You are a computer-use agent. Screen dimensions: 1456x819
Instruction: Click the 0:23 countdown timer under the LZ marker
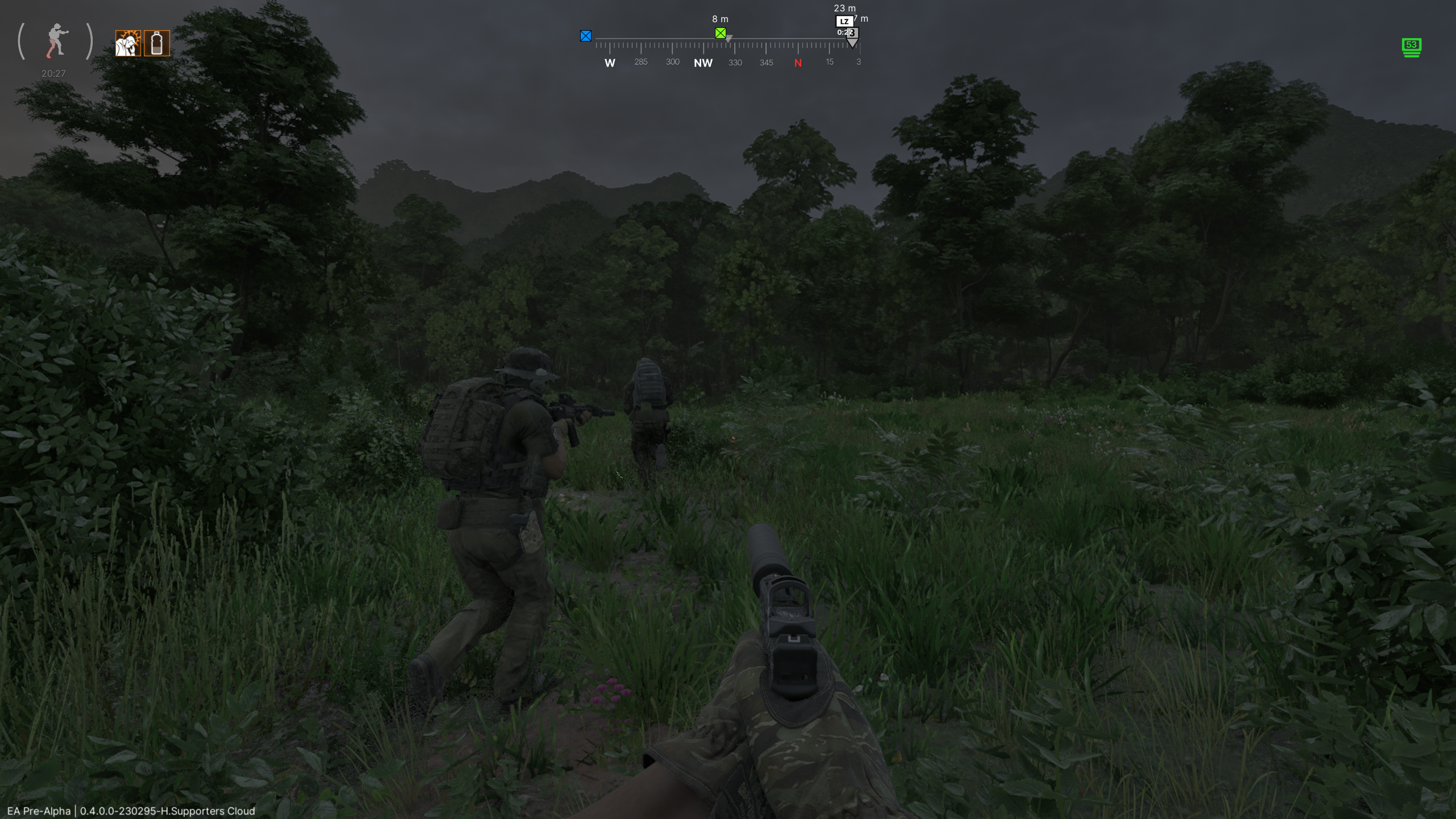pyautogui.click(x=846, y=32)
